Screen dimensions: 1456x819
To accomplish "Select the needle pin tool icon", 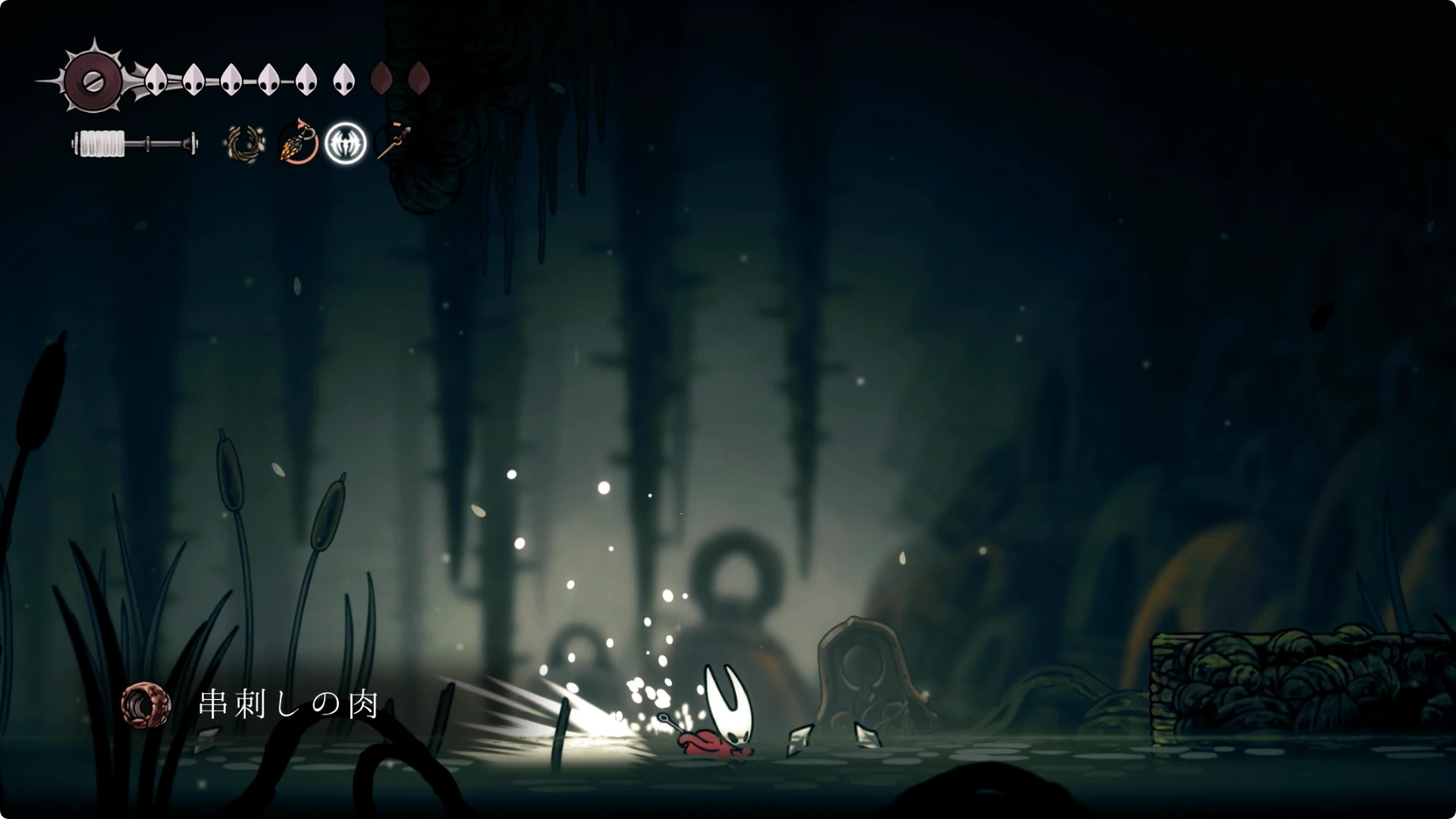I will pyautogui.click(x=393, y=142).
